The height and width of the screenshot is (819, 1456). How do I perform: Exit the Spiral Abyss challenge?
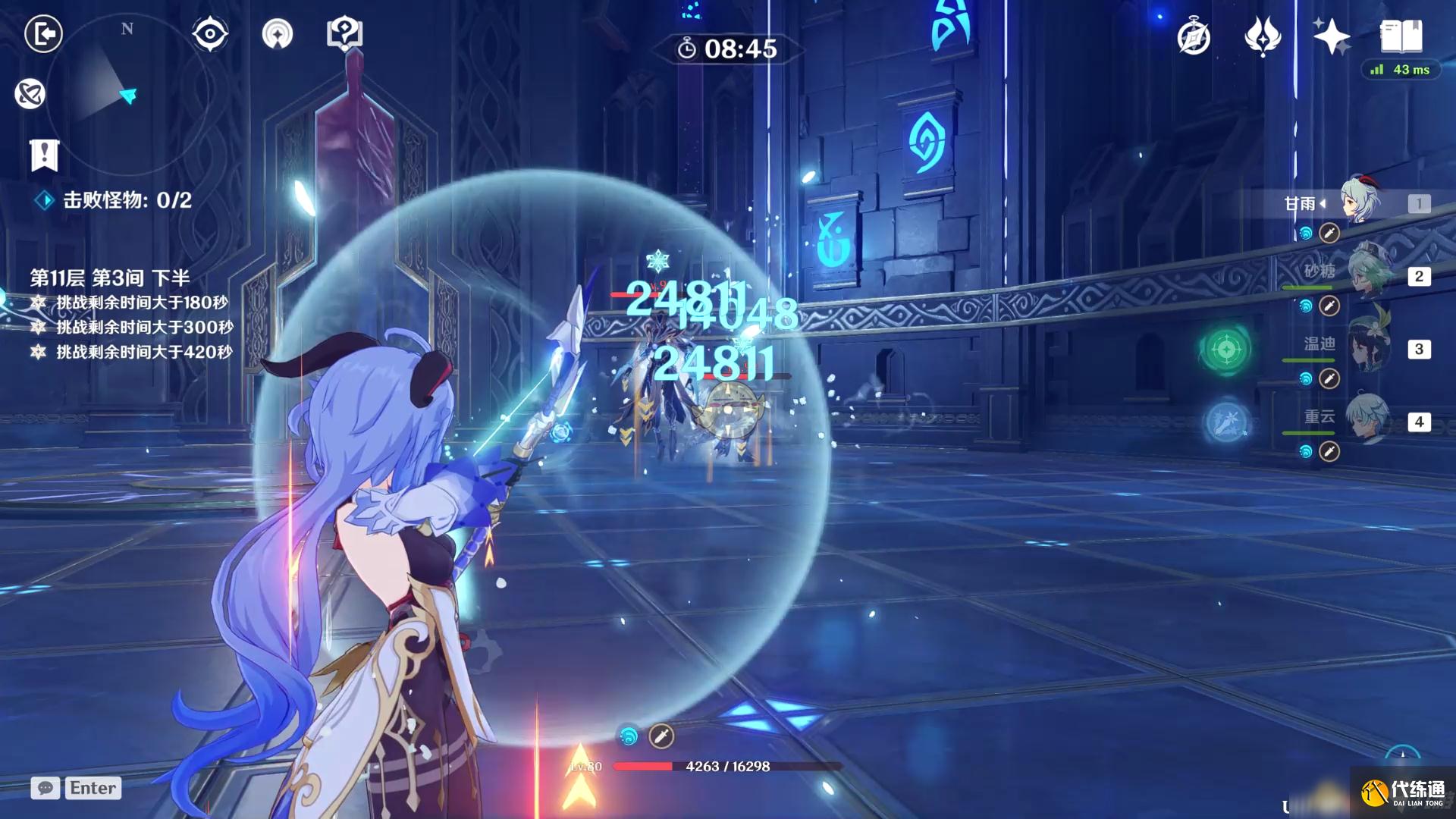tap(43, 33)
